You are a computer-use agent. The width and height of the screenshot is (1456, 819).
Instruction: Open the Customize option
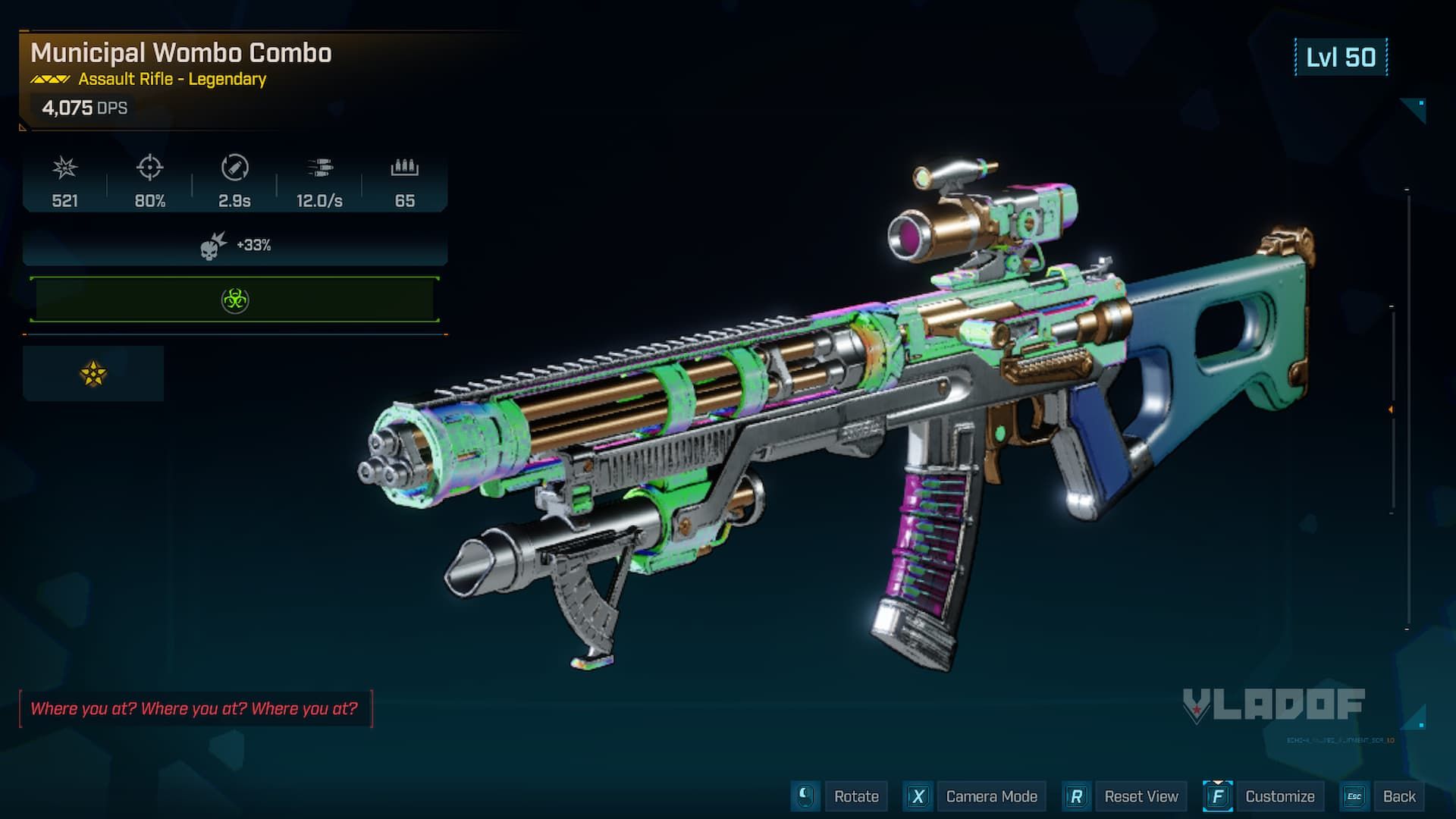1279,796
